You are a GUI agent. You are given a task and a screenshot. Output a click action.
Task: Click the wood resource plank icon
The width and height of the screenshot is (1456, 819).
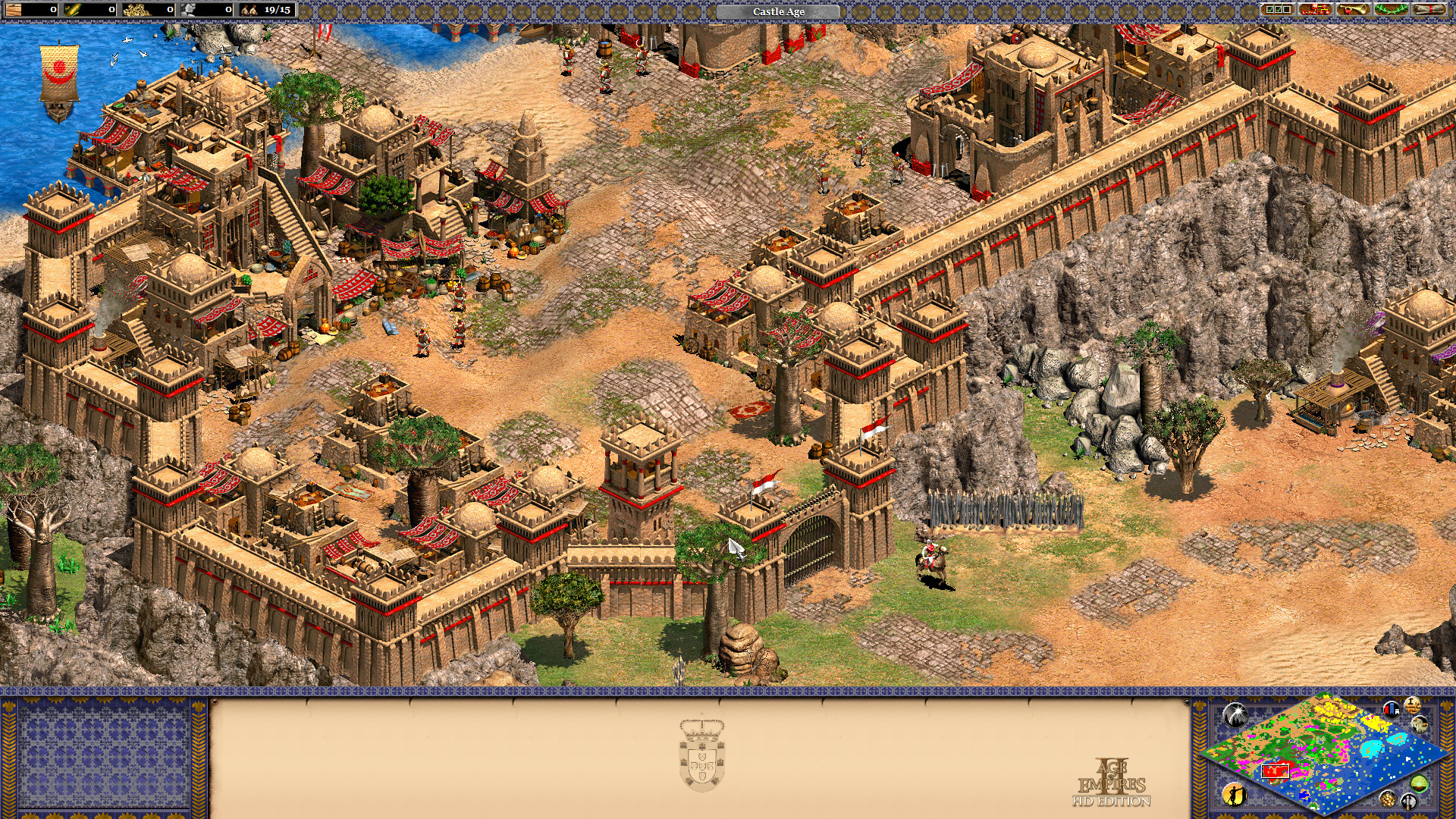[x=12, y=10]
